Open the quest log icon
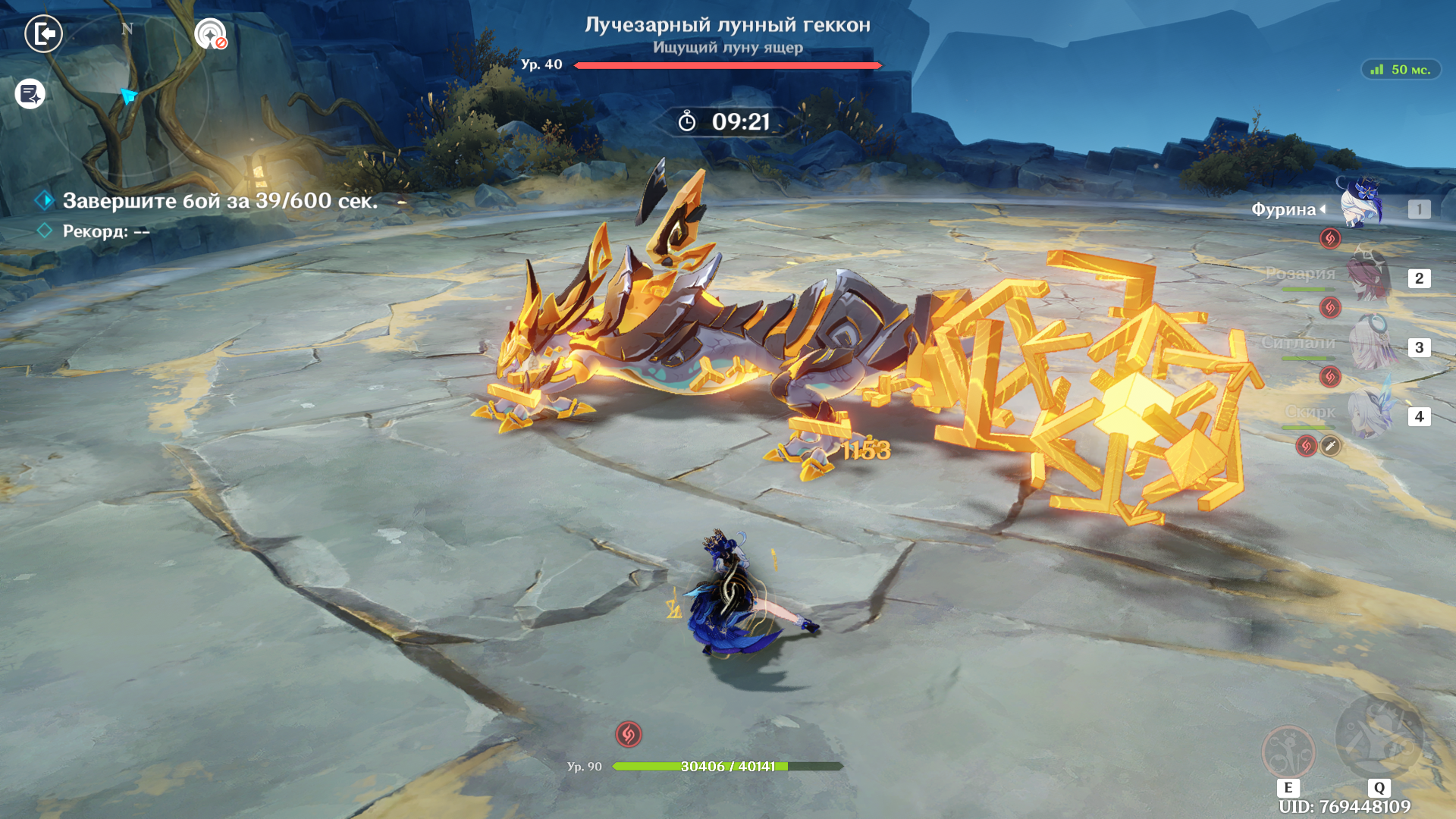The width and height of the screenshot is (1456, 819). point(30,95)
